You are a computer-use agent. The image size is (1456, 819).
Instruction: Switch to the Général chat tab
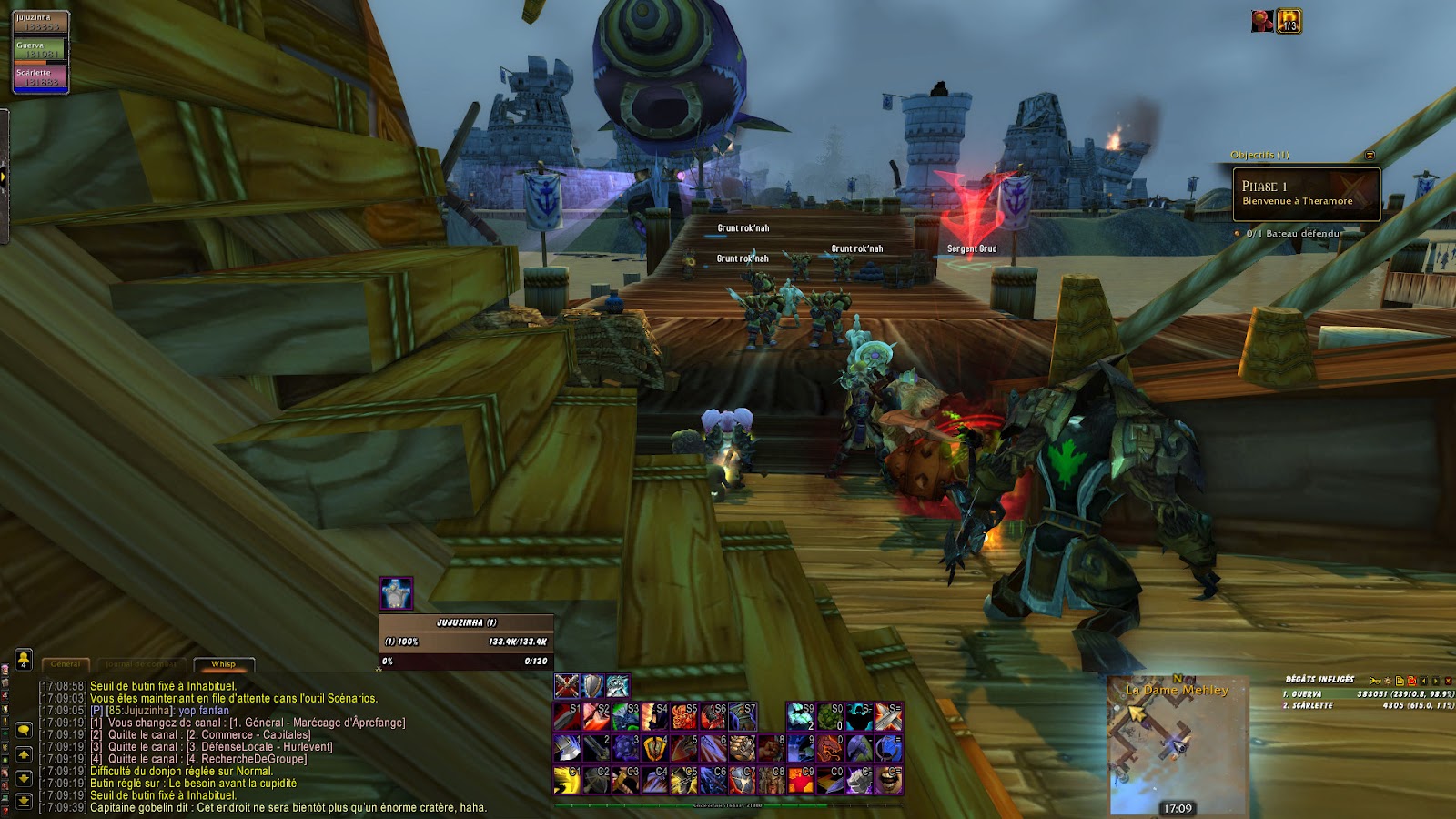tap(64, 662)
